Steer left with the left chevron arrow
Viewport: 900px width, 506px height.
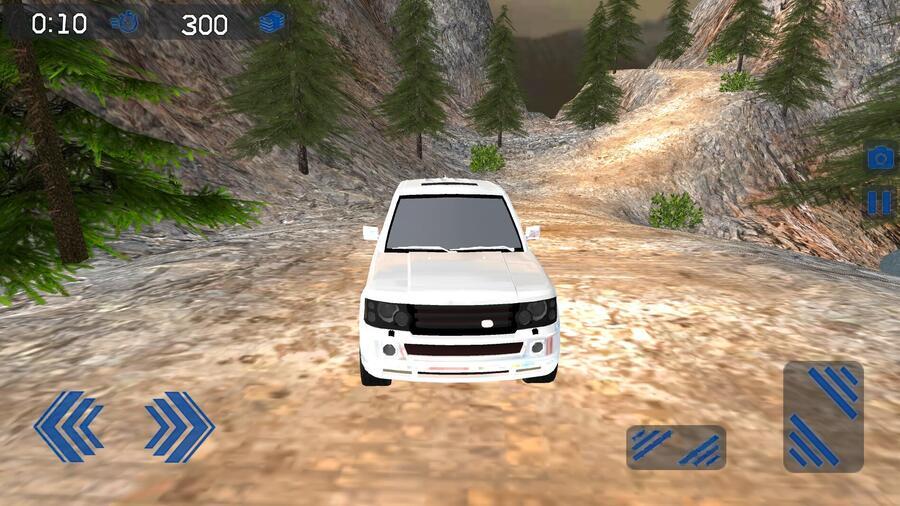point(68,426)
